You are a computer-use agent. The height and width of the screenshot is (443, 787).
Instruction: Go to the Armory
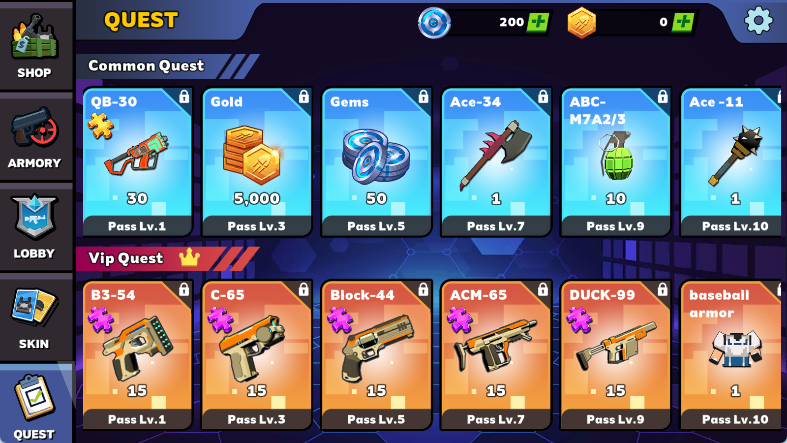coord(34,137)
